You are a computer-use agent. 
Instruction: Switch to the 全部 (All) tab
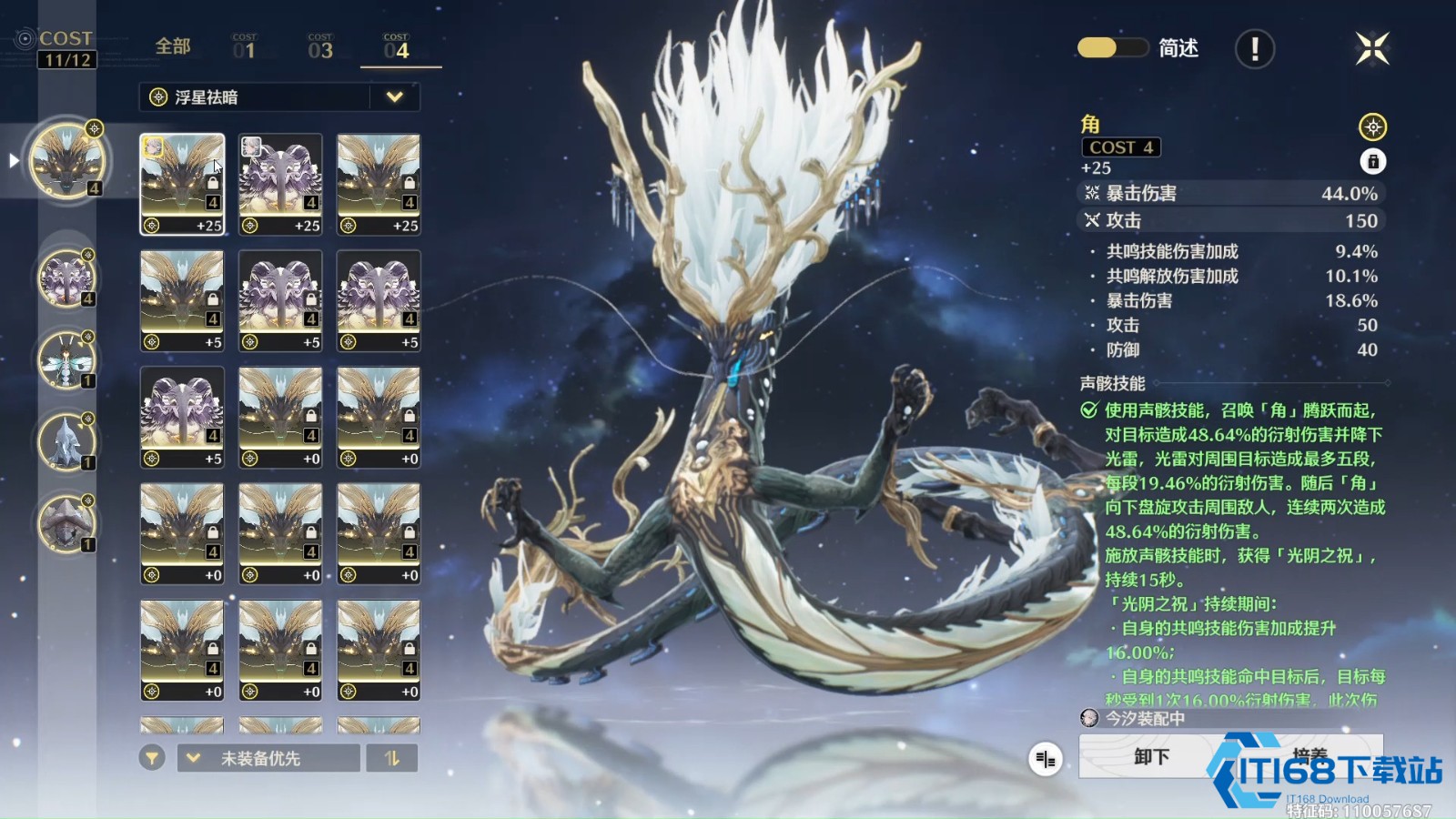click(x=173, y=46)
